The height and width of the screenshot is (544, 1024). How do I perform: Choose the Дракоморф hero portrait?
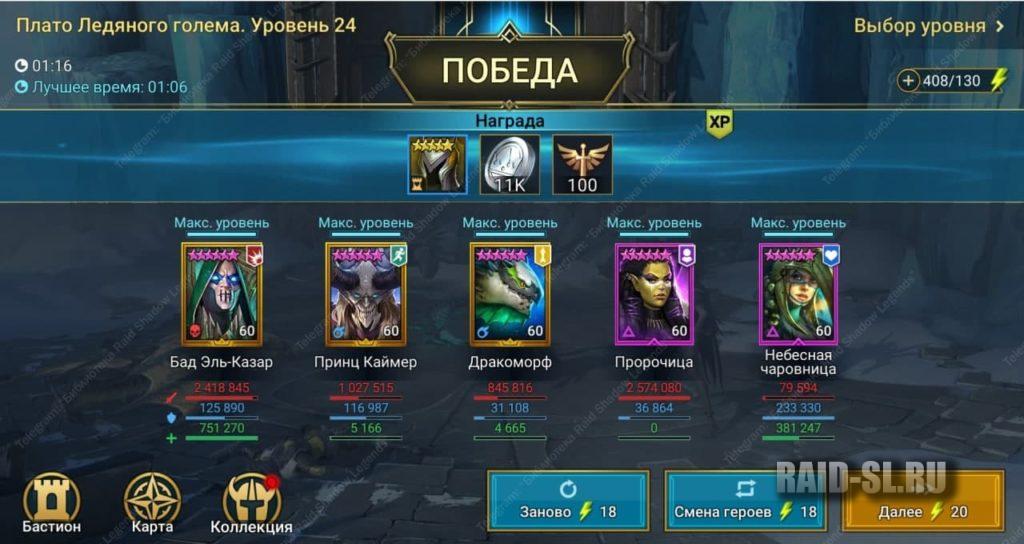[509, 294]
